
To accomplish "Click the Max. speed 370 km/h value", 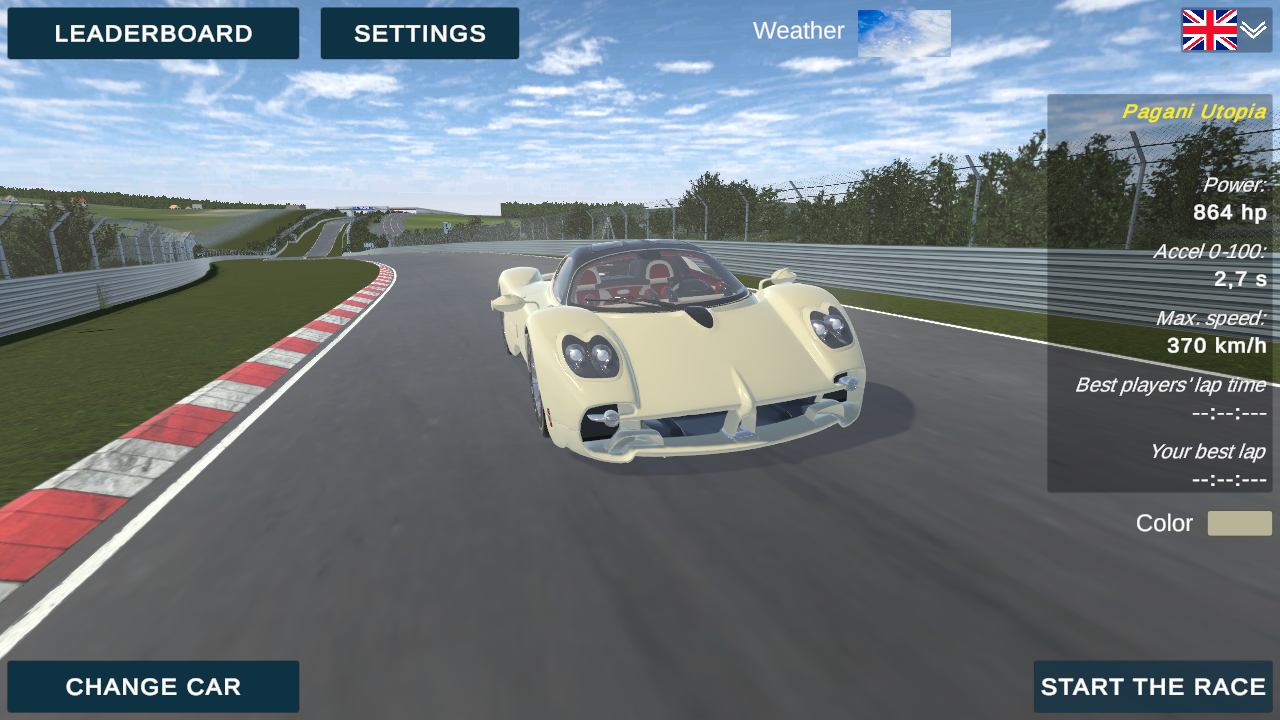I will coord(1216,346).
